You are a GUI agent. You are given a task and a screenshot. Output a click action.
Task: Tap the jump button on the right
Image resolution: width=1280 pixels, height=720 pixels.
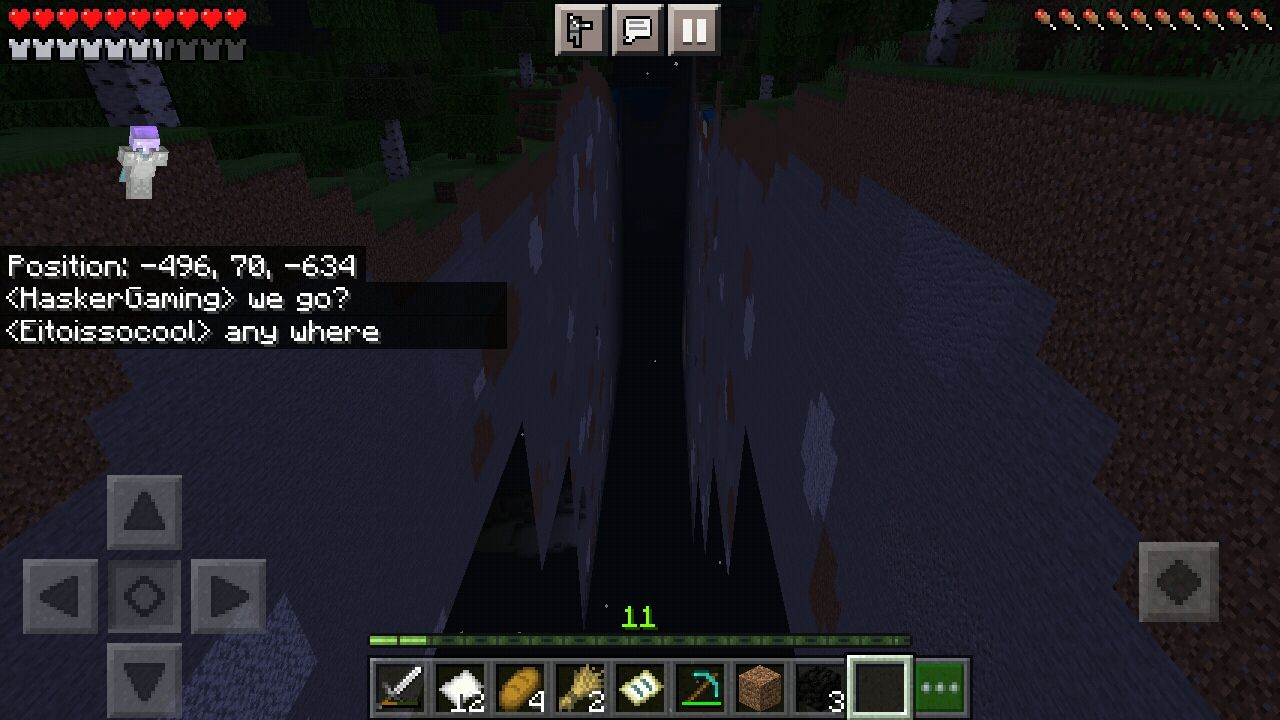coord(1179,580)
